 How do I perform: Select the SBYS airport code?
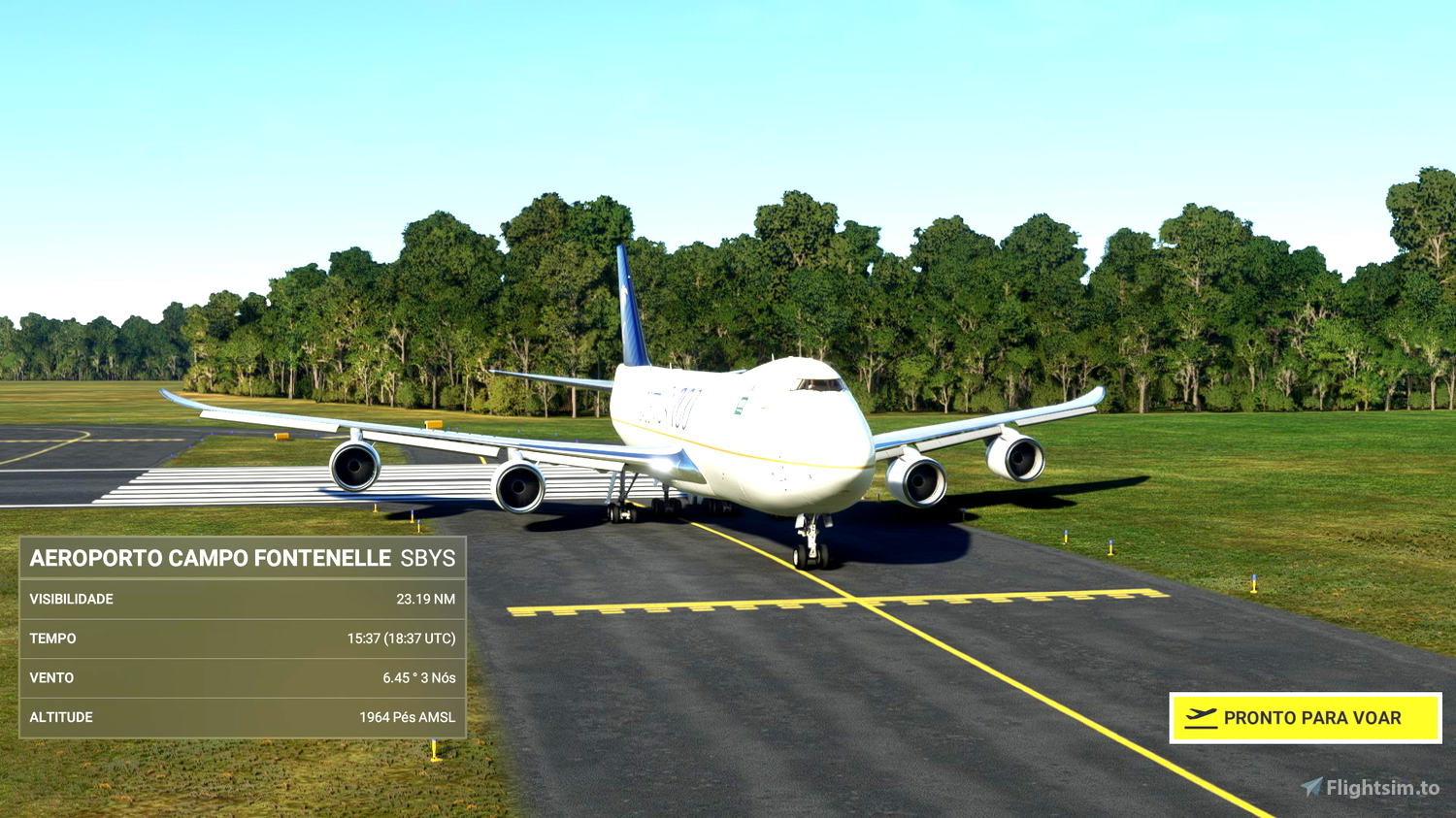pos(427,559)
